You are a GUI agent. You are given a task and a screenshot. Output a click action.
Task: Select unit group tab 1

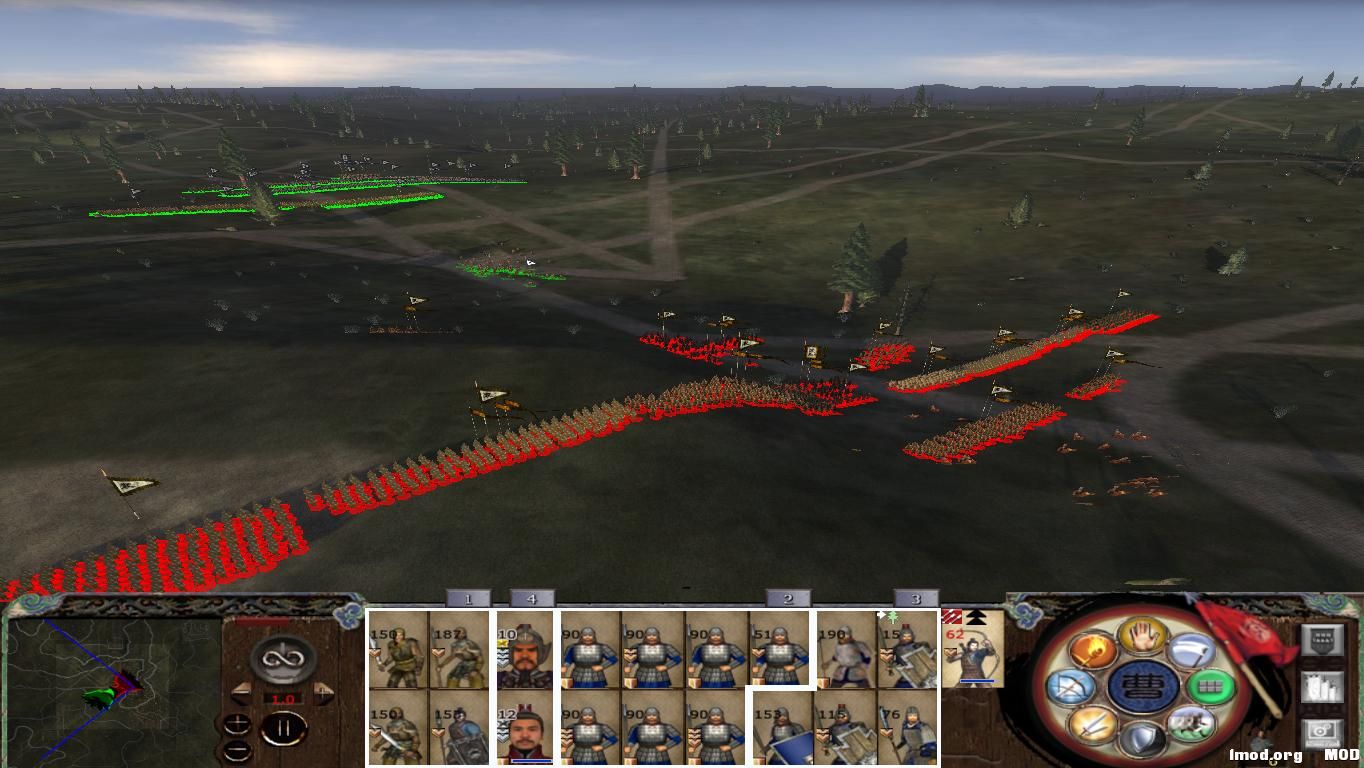click(467, 600)
